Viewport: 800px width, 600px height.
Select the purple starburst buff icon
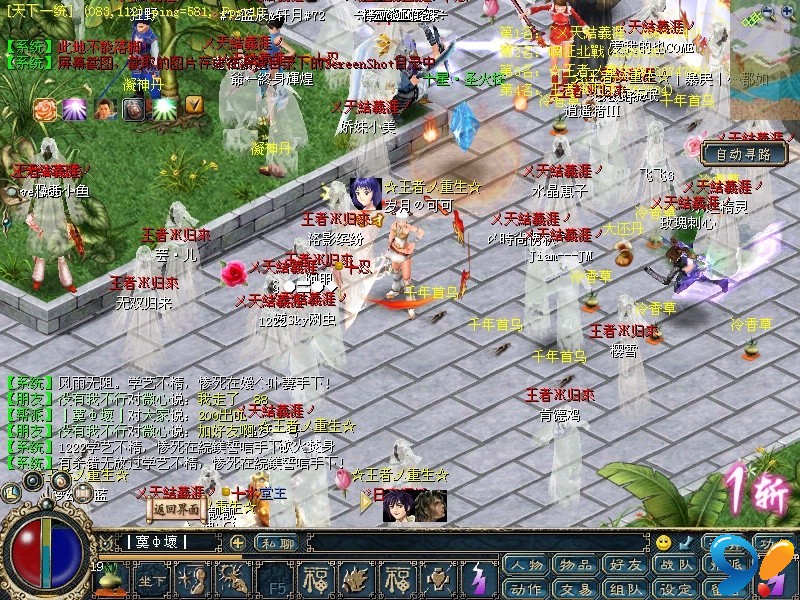pyautogui.click(x=74, y=109)
